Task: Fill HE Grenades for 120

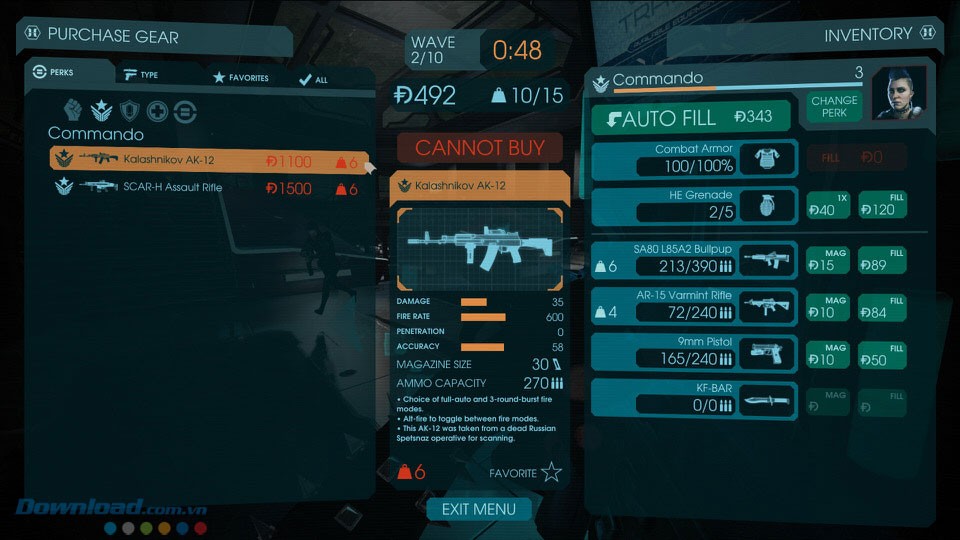Action: (881, 205)
